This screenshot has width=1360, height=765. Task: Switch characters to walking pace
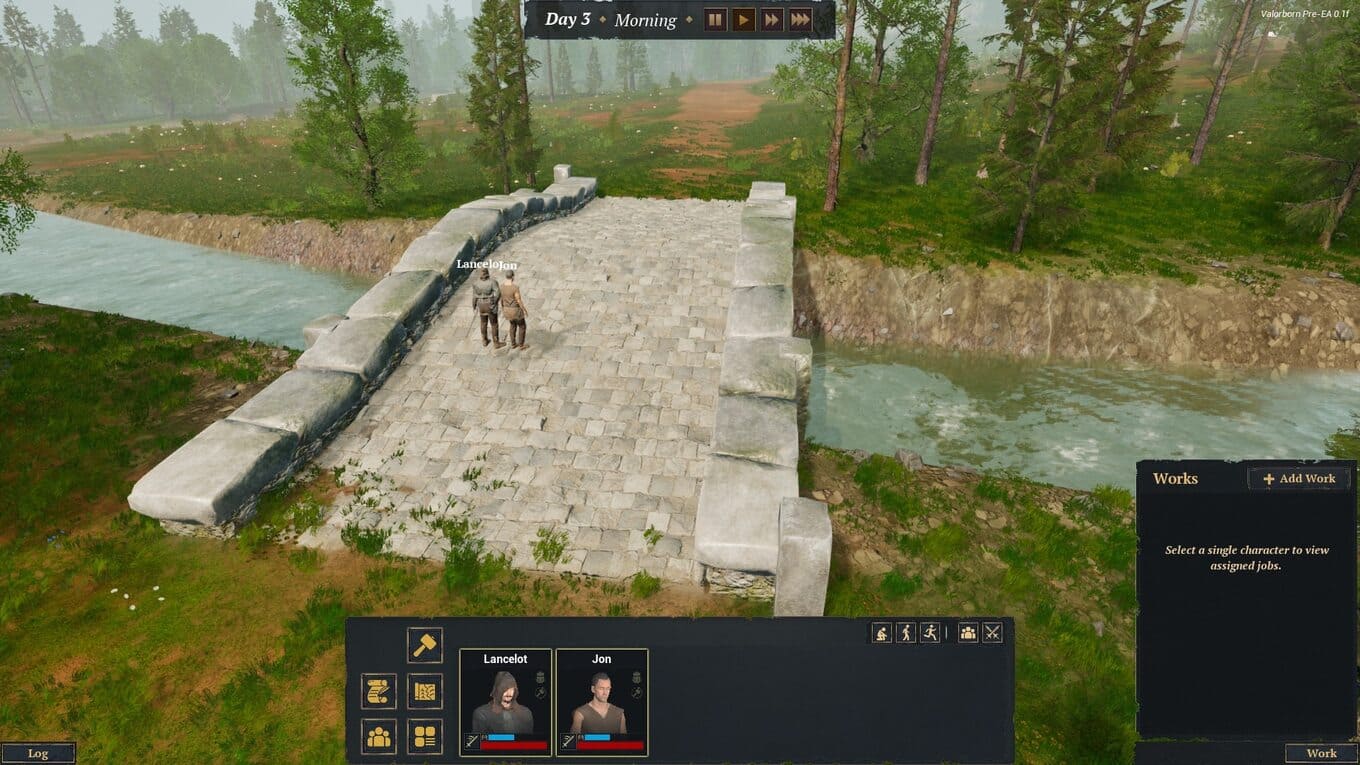coord(906,632)
